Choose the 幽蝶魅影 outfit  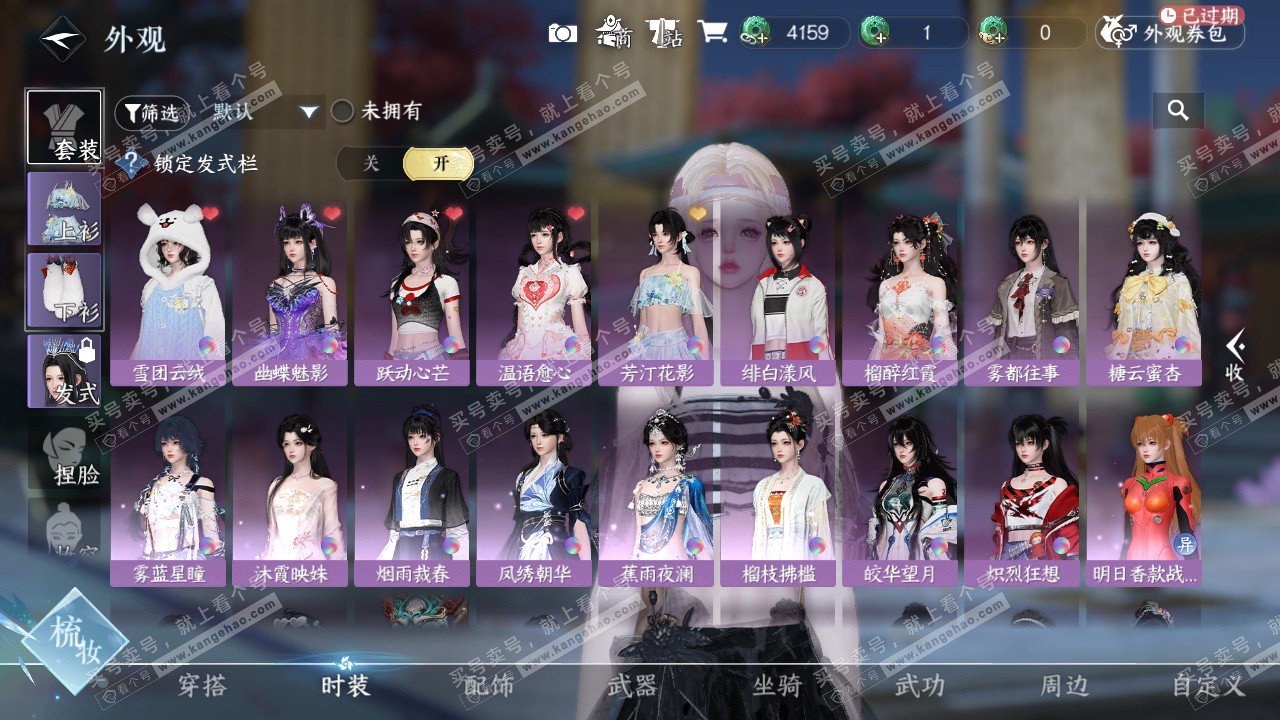click(290, 292)
